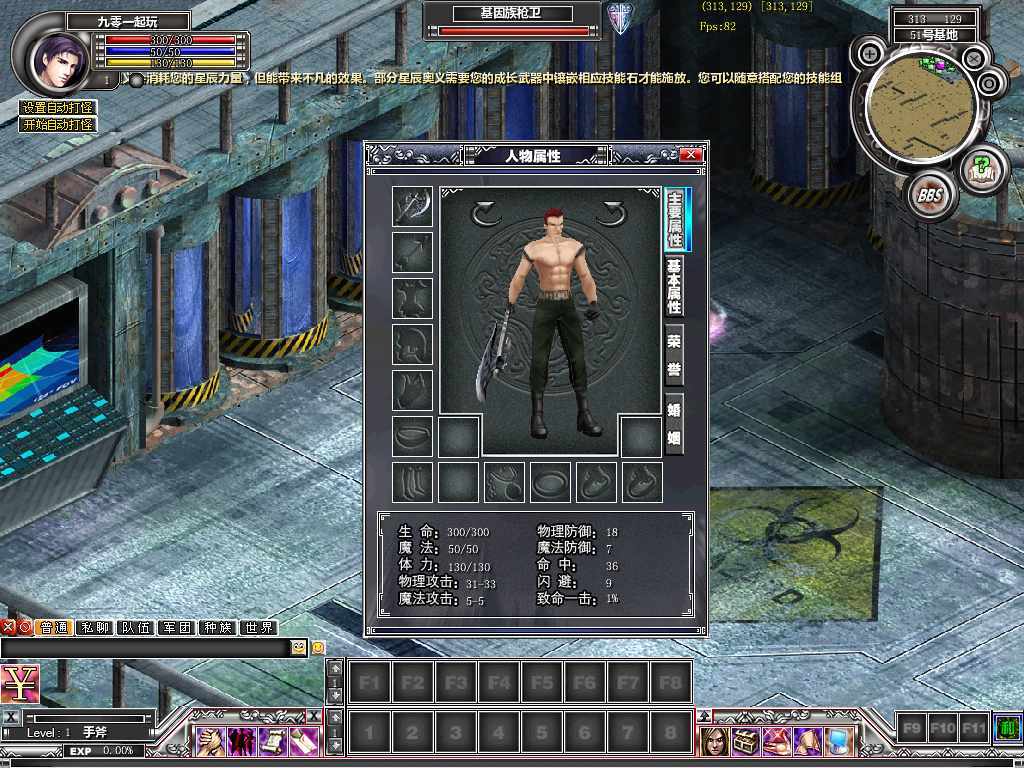Click 设置自动打怪 auto-fight settings button
The width and height of the screenshot is (1024, 768).
[59, 108]
